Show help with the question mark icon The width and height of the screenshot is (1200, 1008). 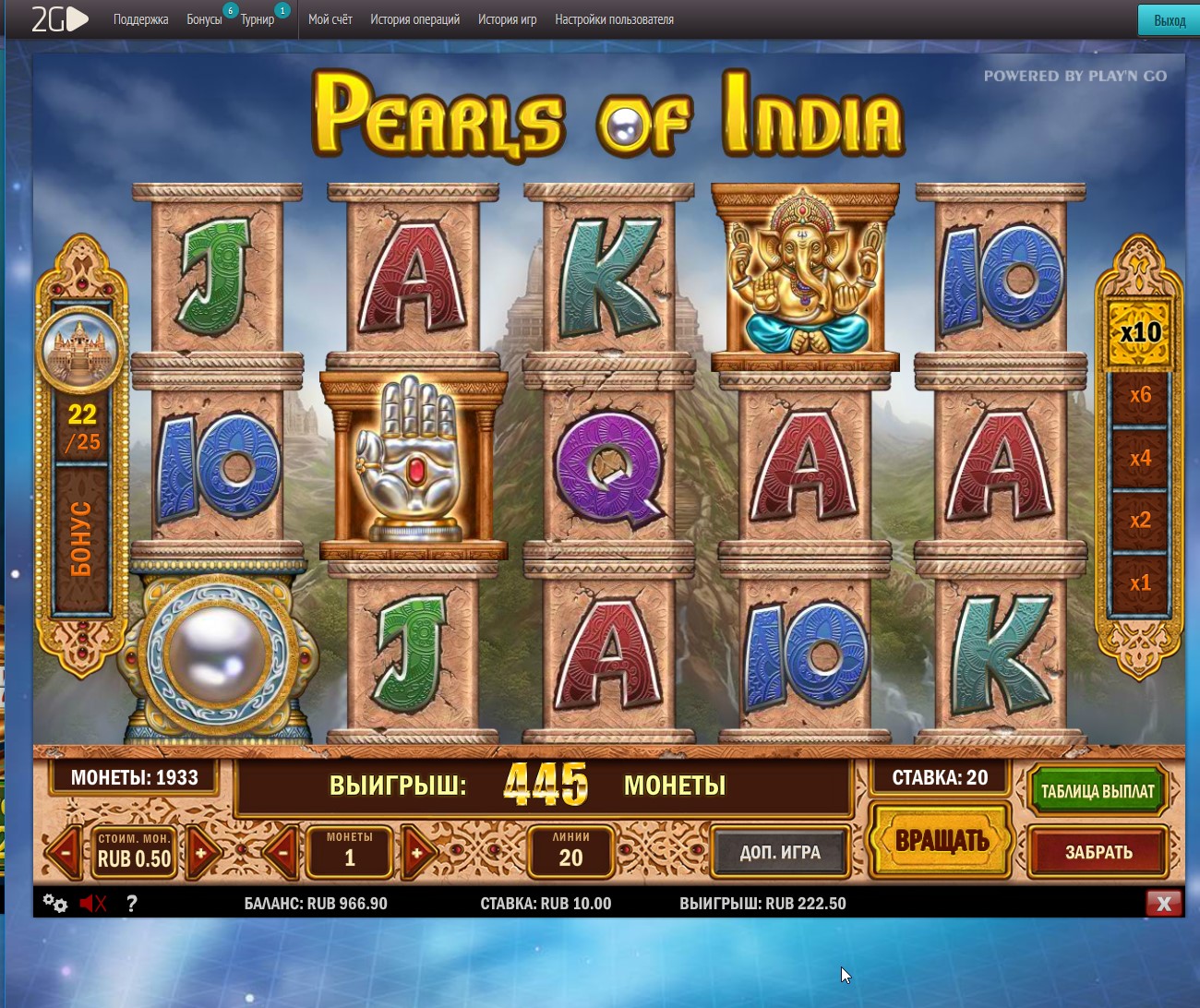132,904
